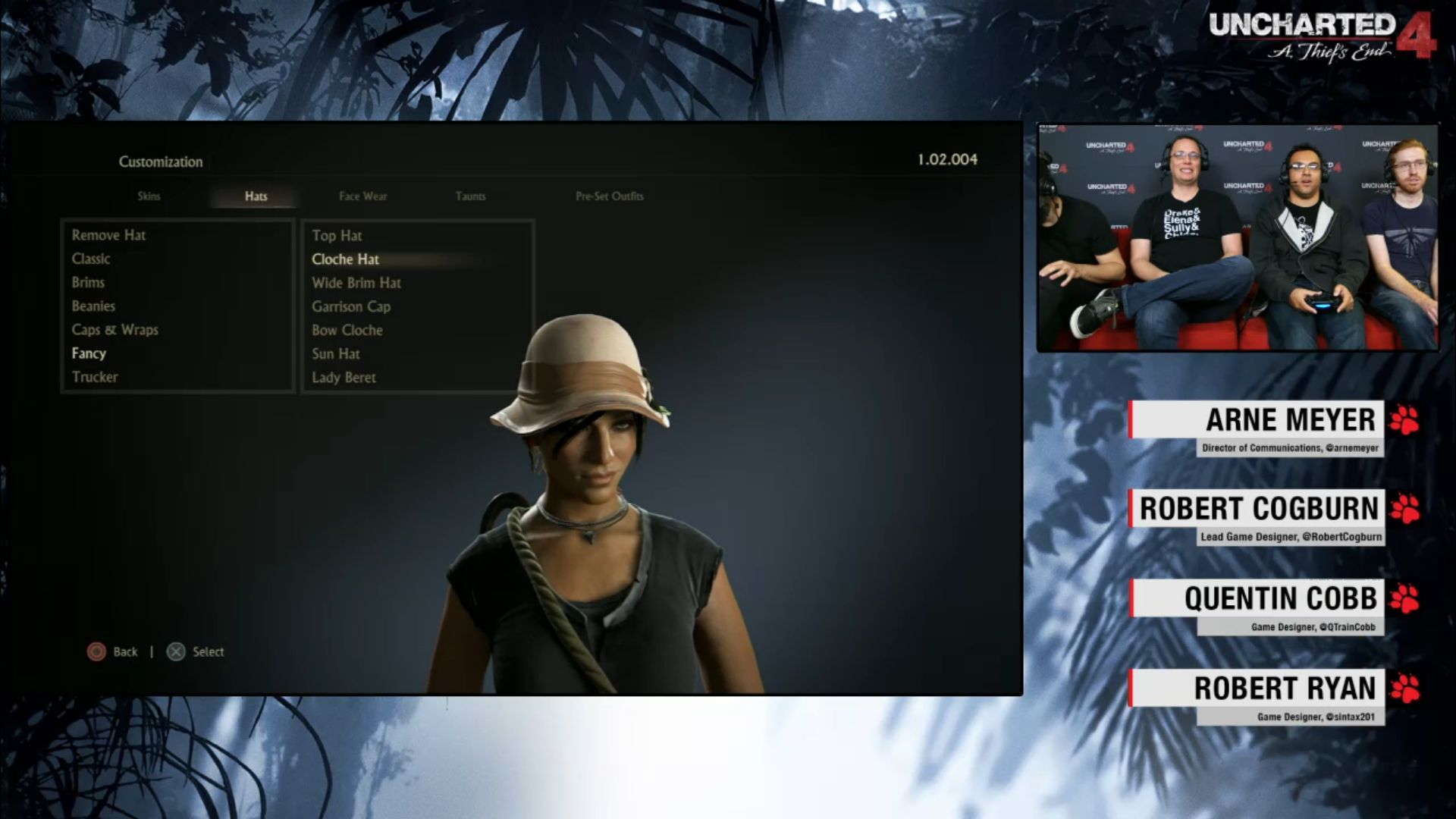
Task: Switch to the Skins tab
Action: 149,196
